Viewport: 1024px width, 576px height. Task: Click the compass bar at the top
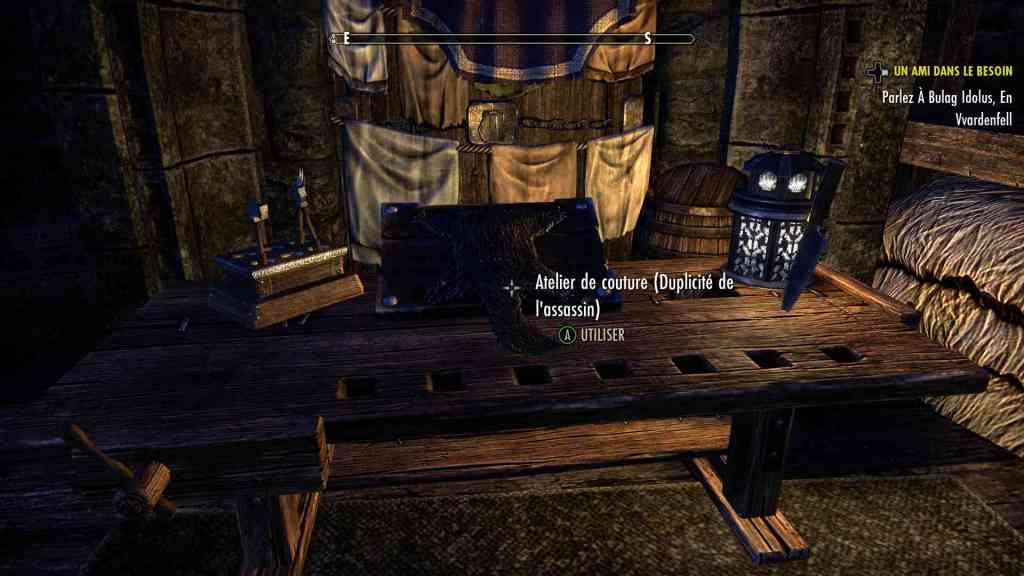(x=511, y=39)
